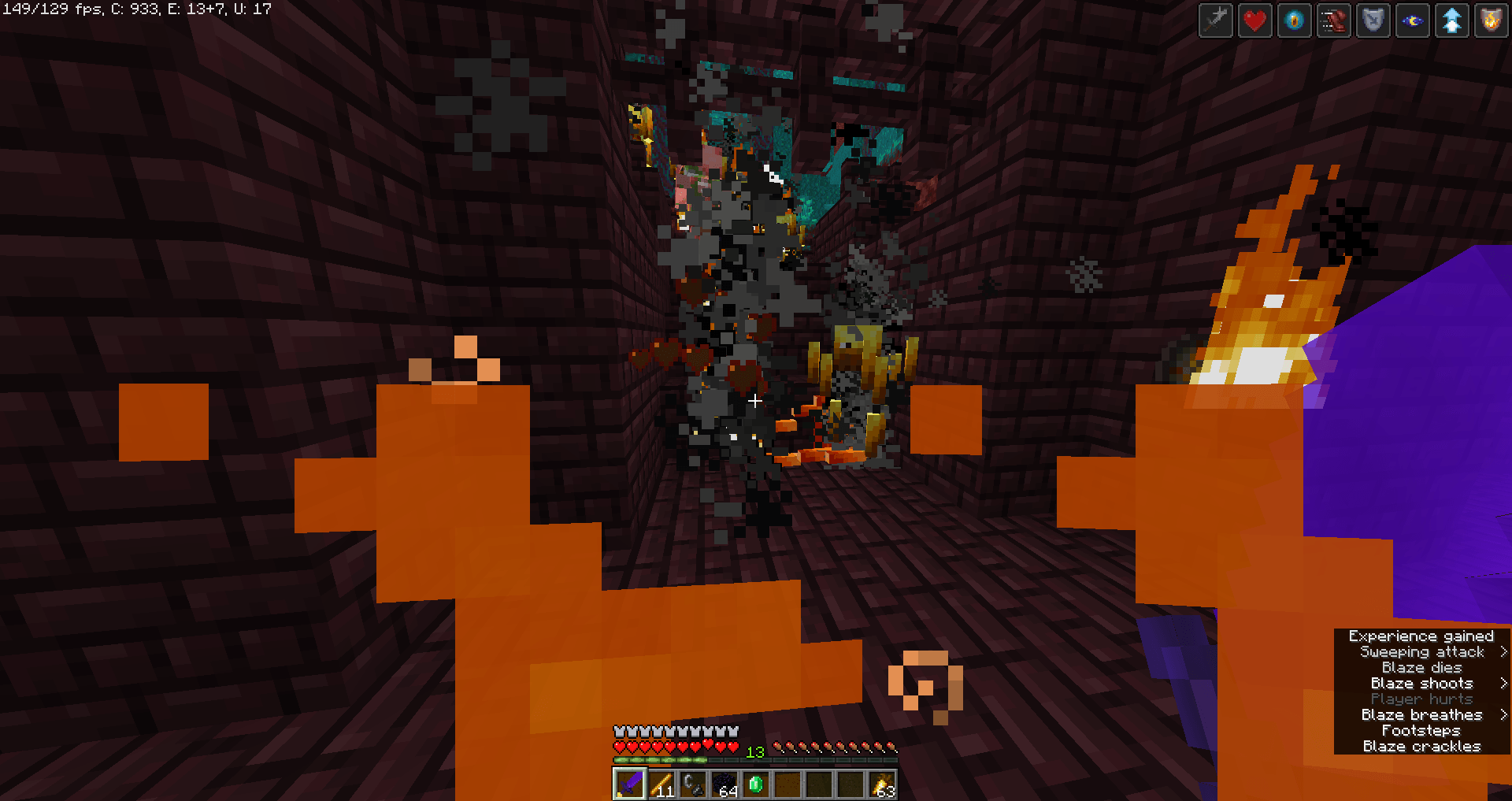The image size is (1512, 801).
Task: Click an empty hotbar slot
Action: 821,785
